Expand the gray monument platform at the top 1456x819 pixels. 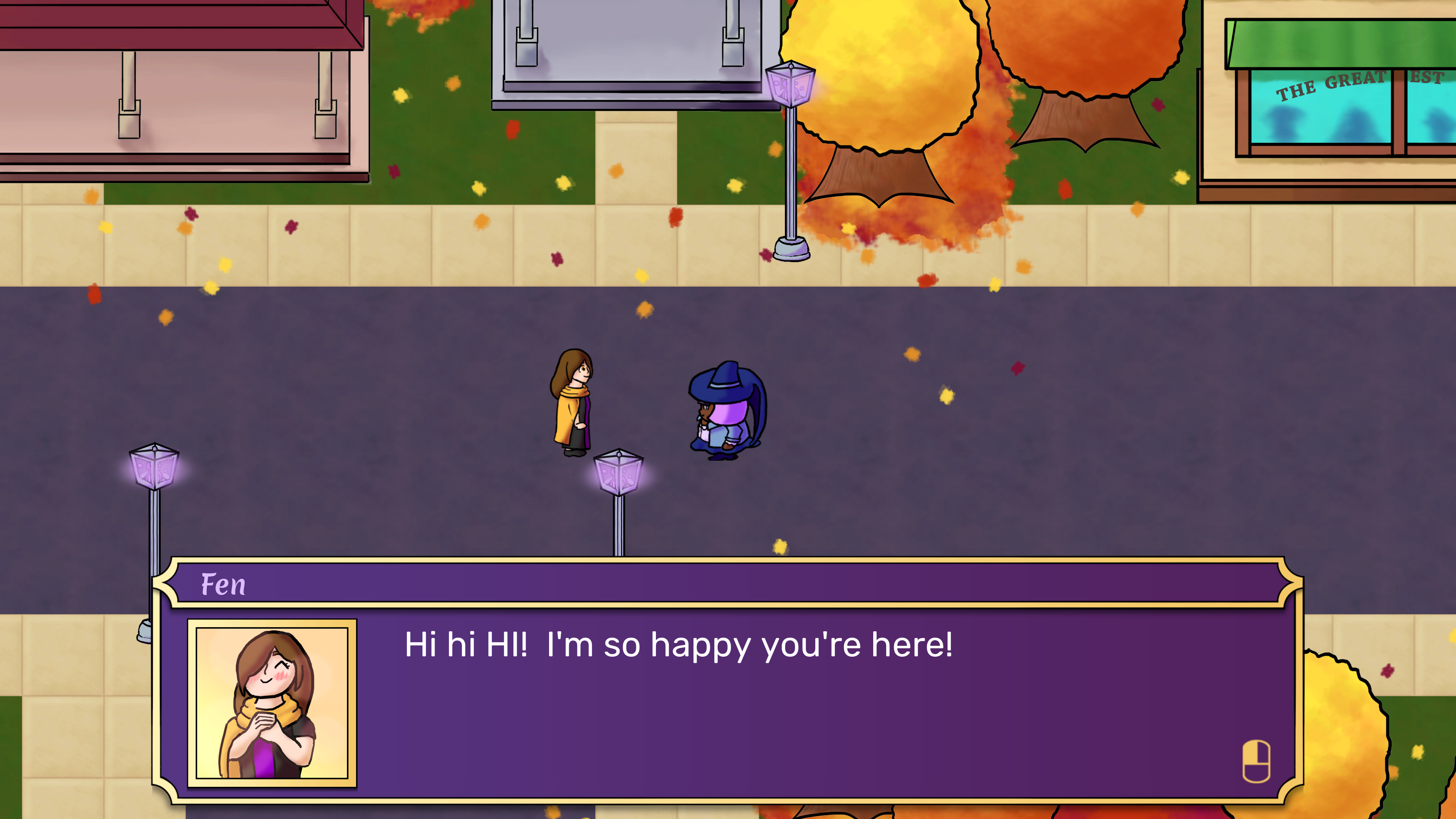[x=628, y=51]
